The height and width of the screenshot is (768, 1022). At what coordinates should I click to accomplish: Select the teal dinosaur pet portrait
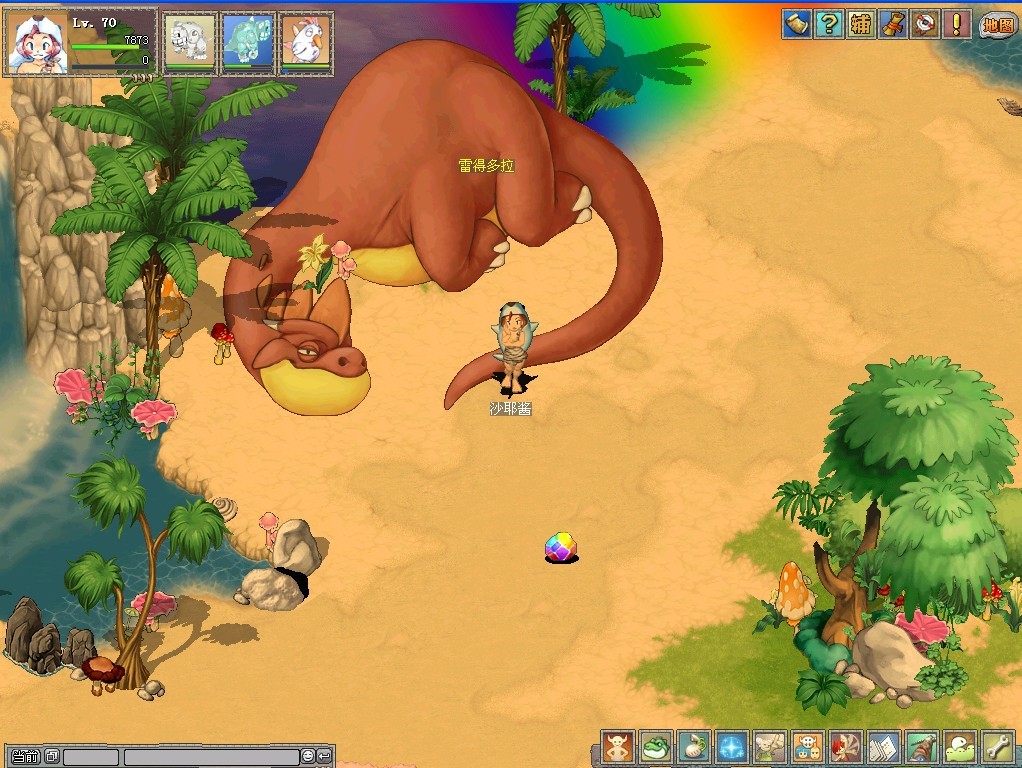(x=247, y=42)
